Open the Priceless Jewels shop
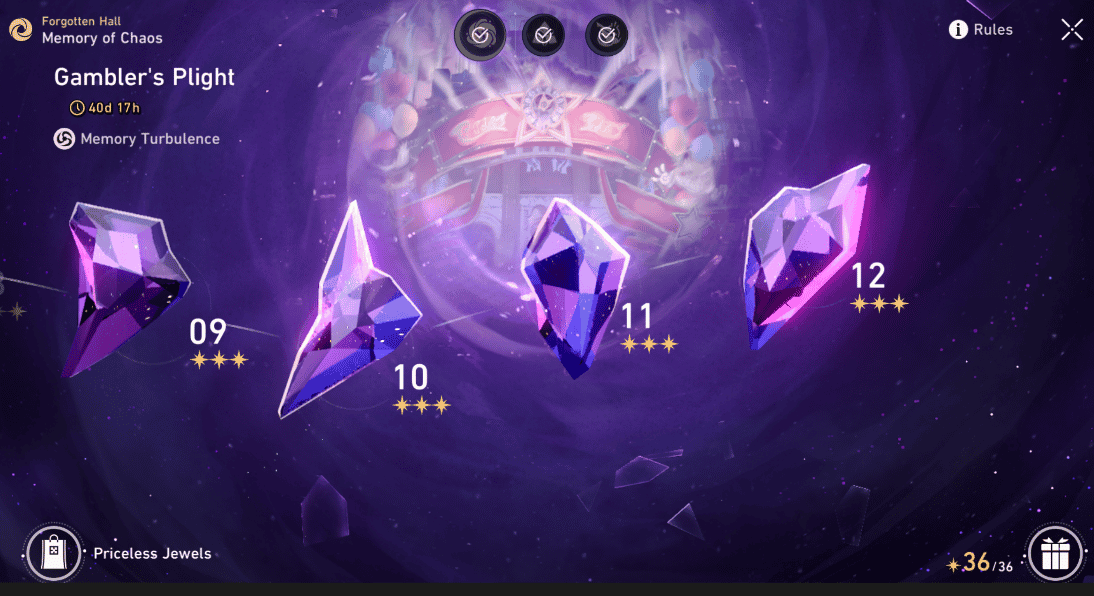 [x=54, y=553]
